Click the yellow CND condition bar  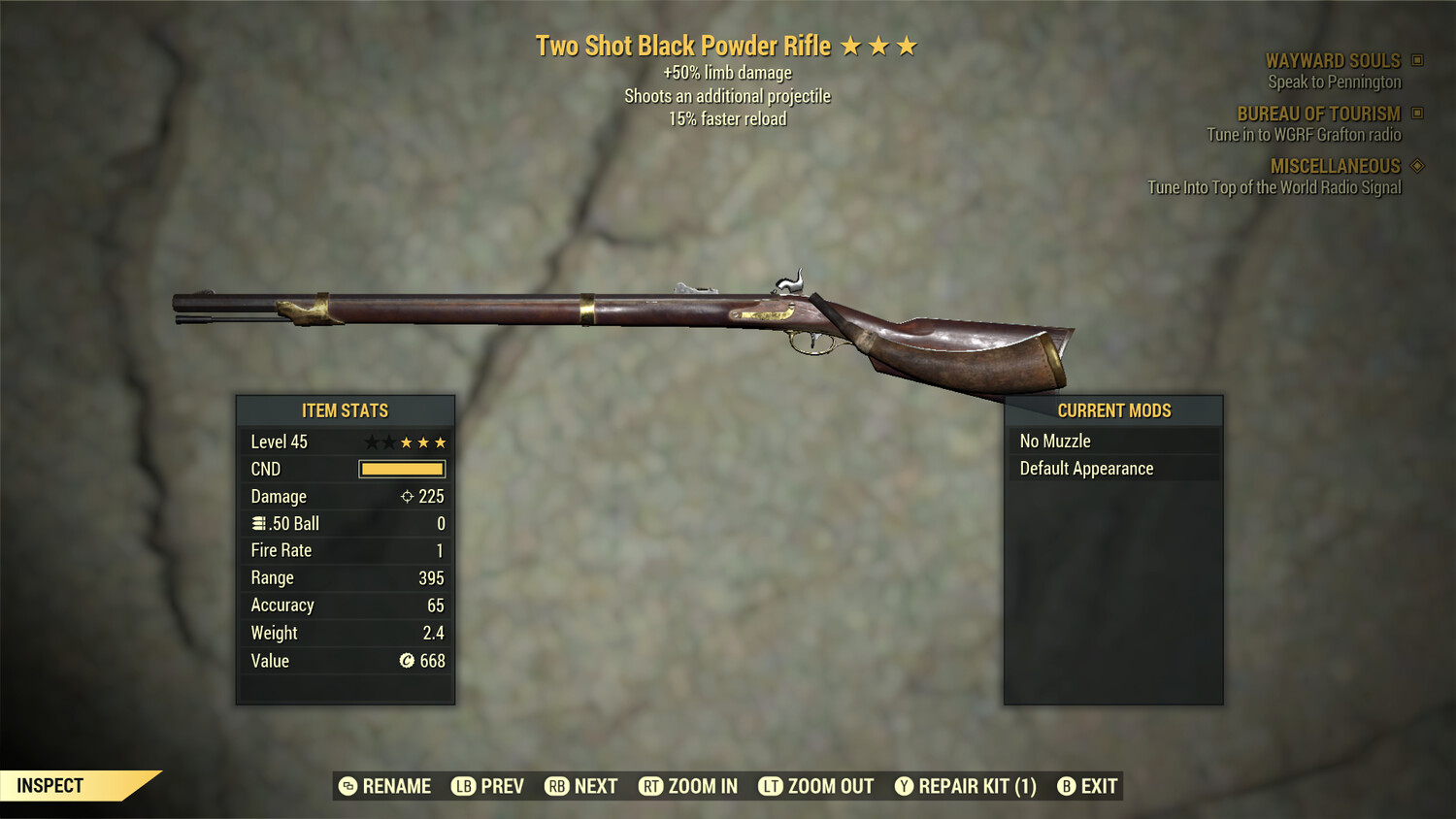(401, 469)
